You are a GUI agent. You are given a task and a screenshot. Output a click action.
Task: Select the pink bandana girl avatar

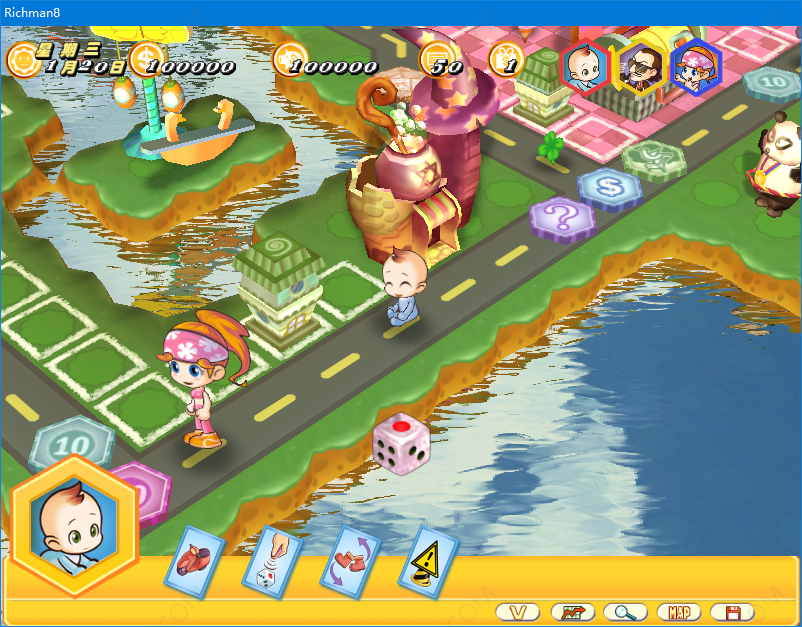695,66
